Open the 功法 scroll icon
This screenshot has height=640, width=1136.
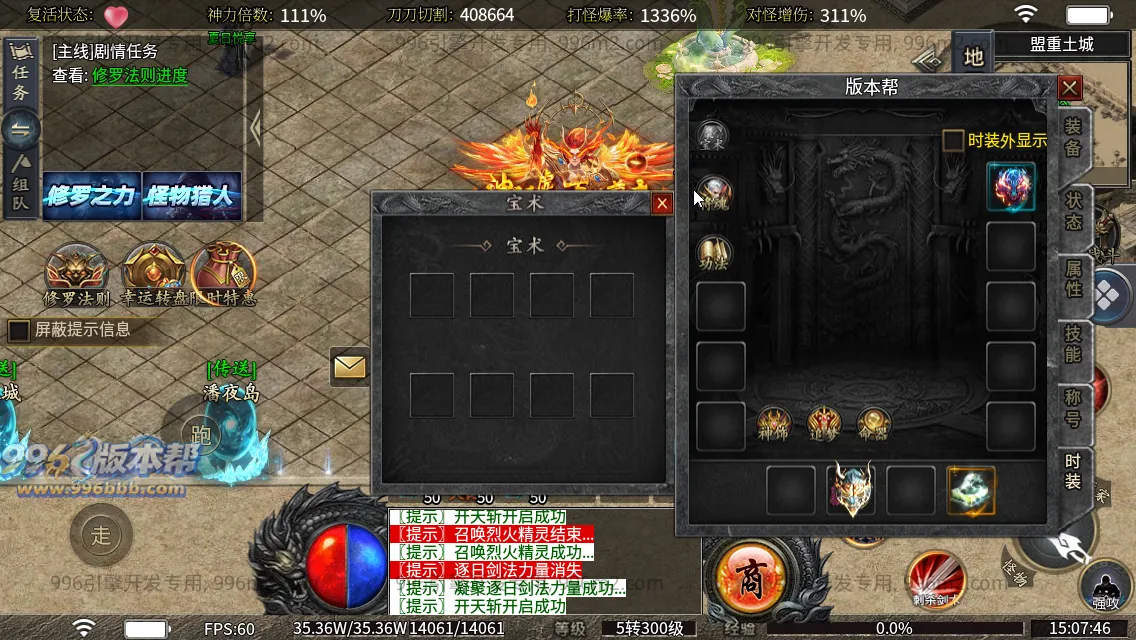[713, 253]
